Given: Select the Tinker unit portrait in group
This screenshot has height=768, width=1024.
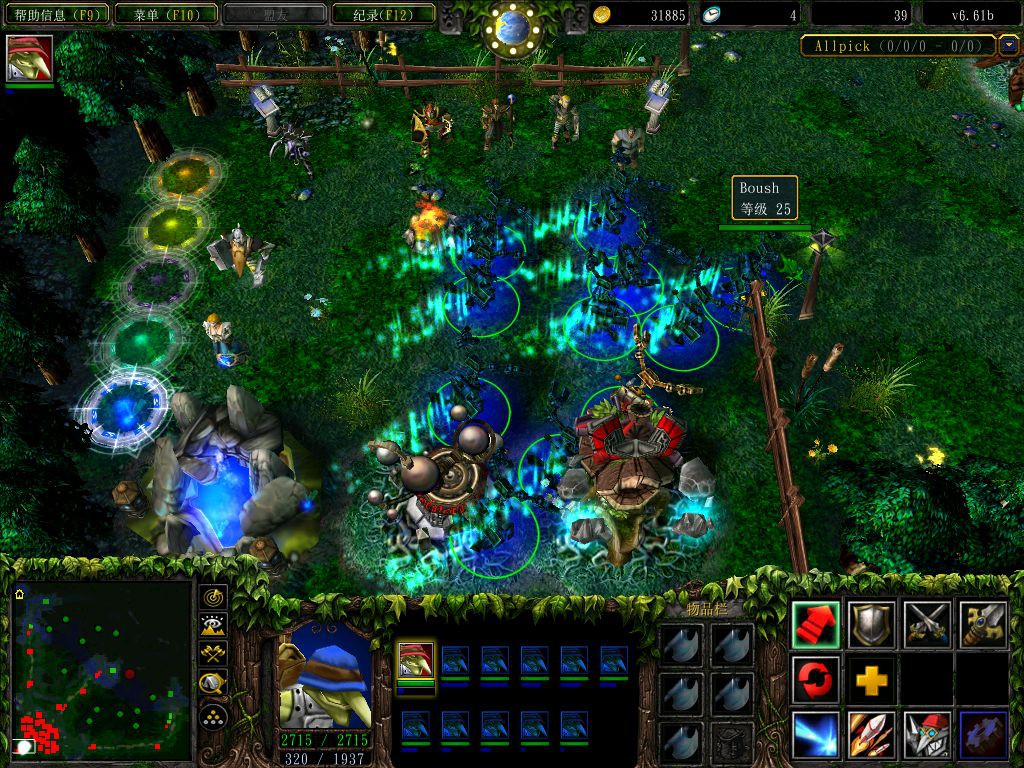Looking at the screenshot, I should coord(416,661).
